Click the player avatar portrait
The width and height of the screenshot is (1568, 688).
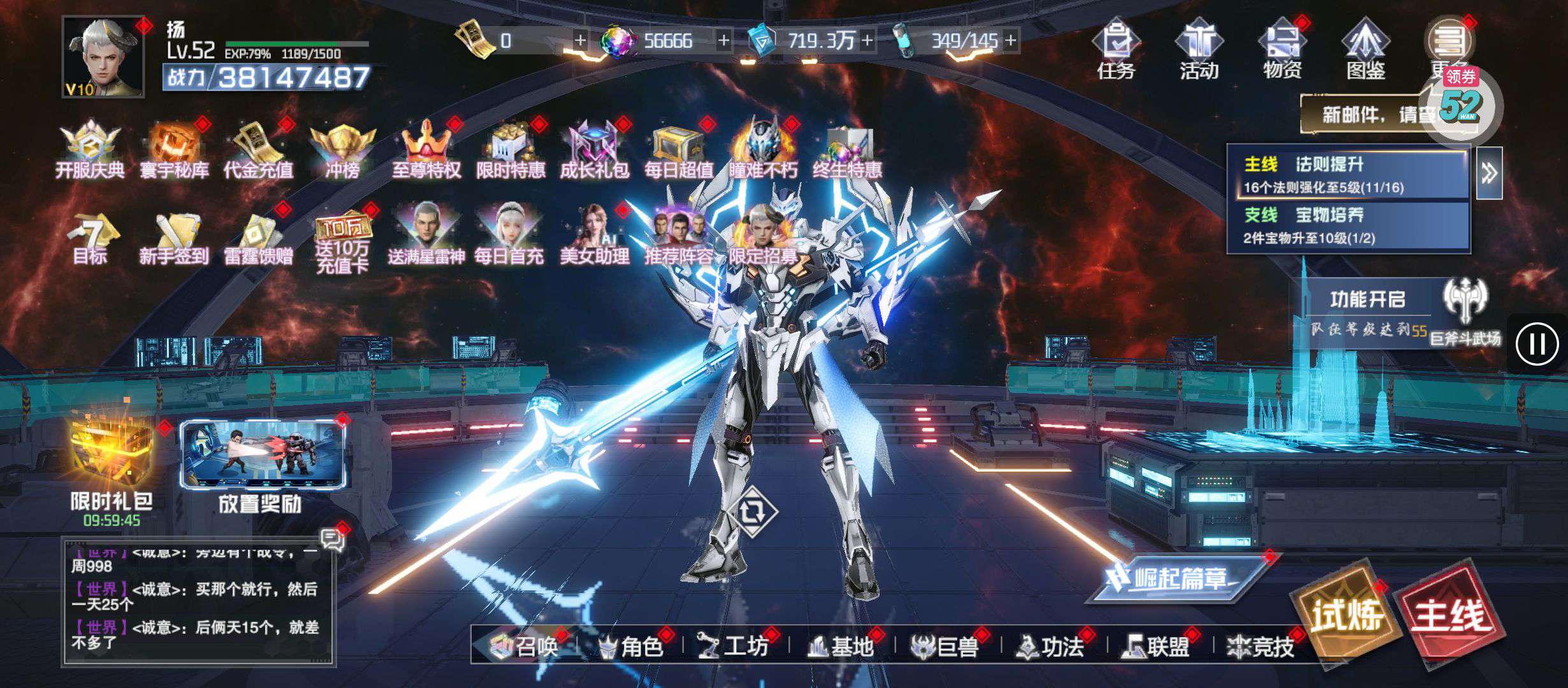[x=103, y=57]
